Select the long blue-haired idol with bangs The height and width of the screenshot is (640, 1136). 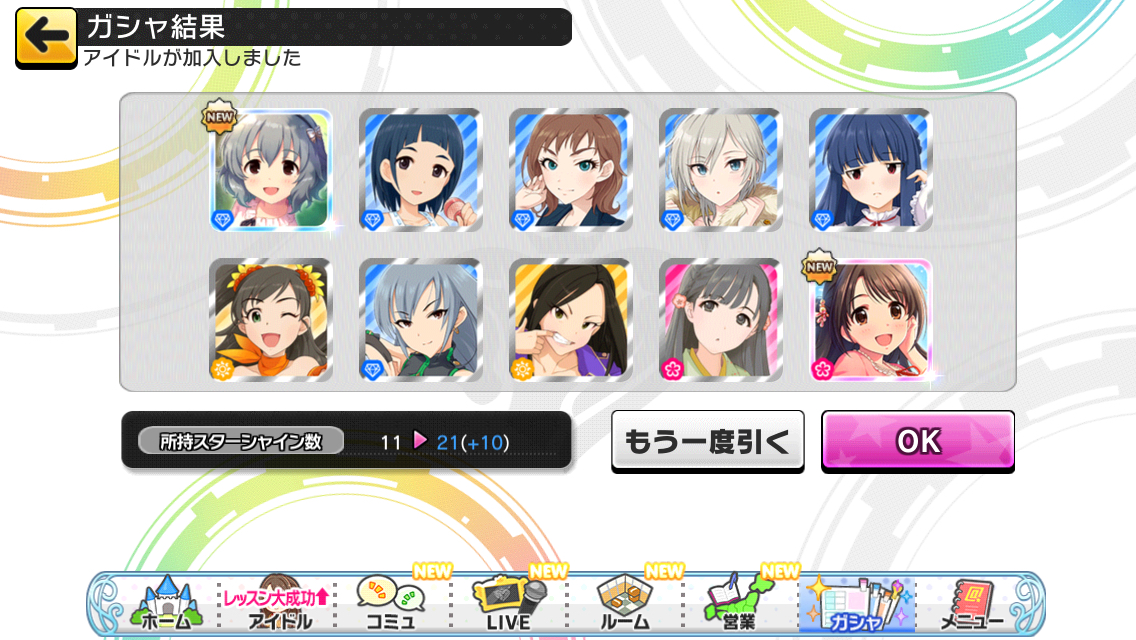click(870, 170)
